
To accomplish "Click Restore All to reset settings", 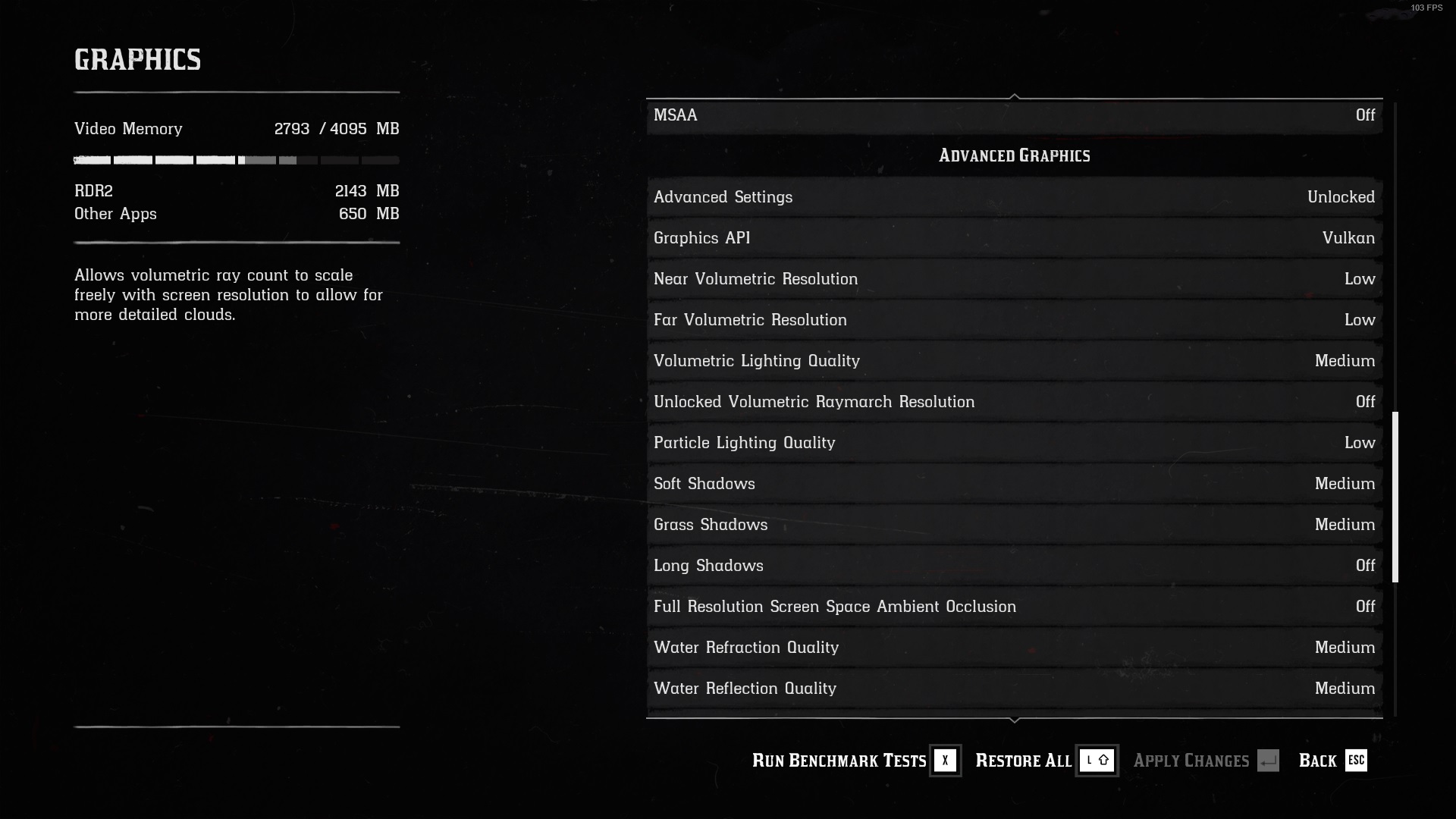I will coord(1045,761).
